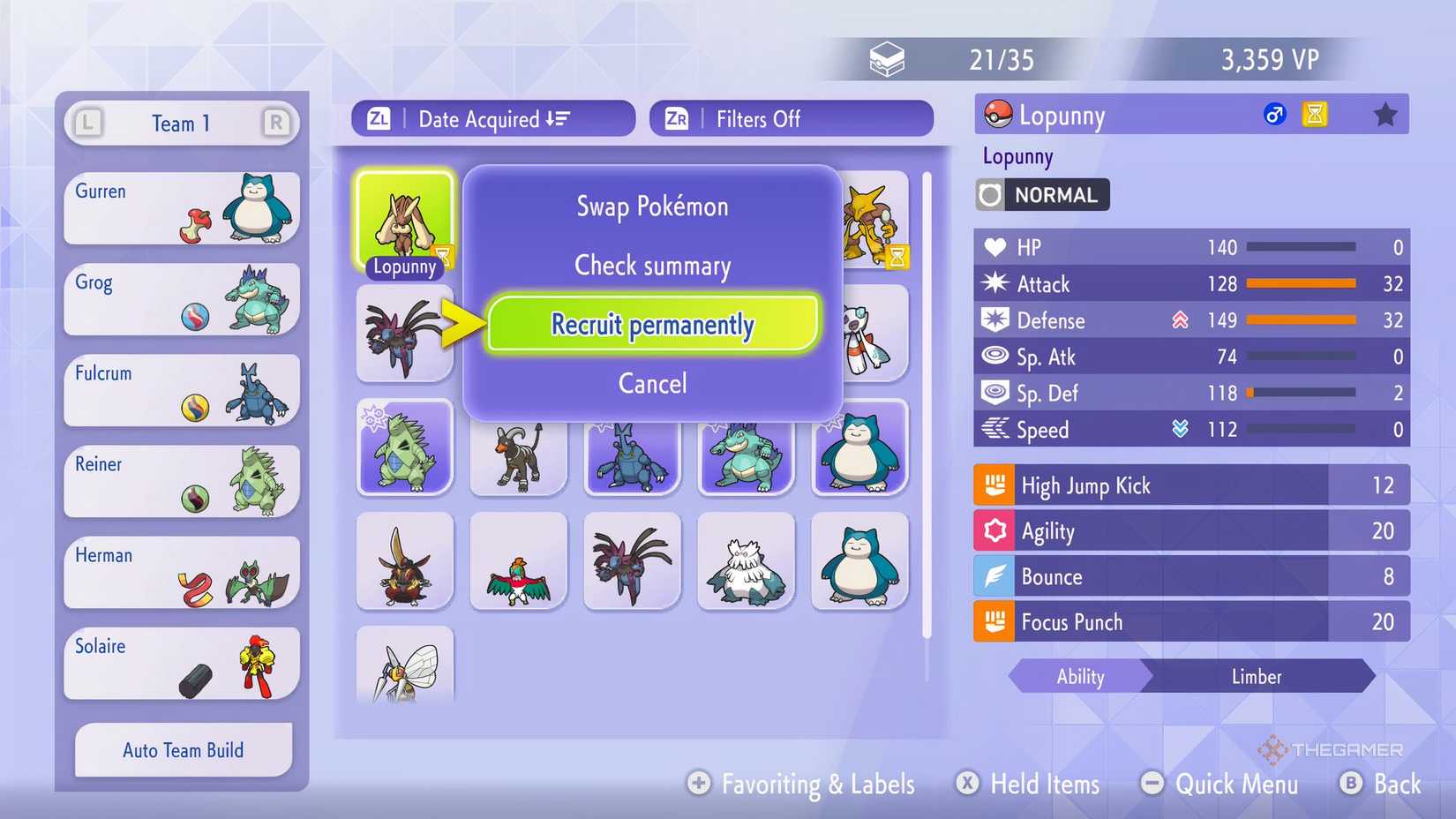The image size is (1456, 819).
Task: Toggle the favorite star for Lopunny
Action: pos(1386,114)
